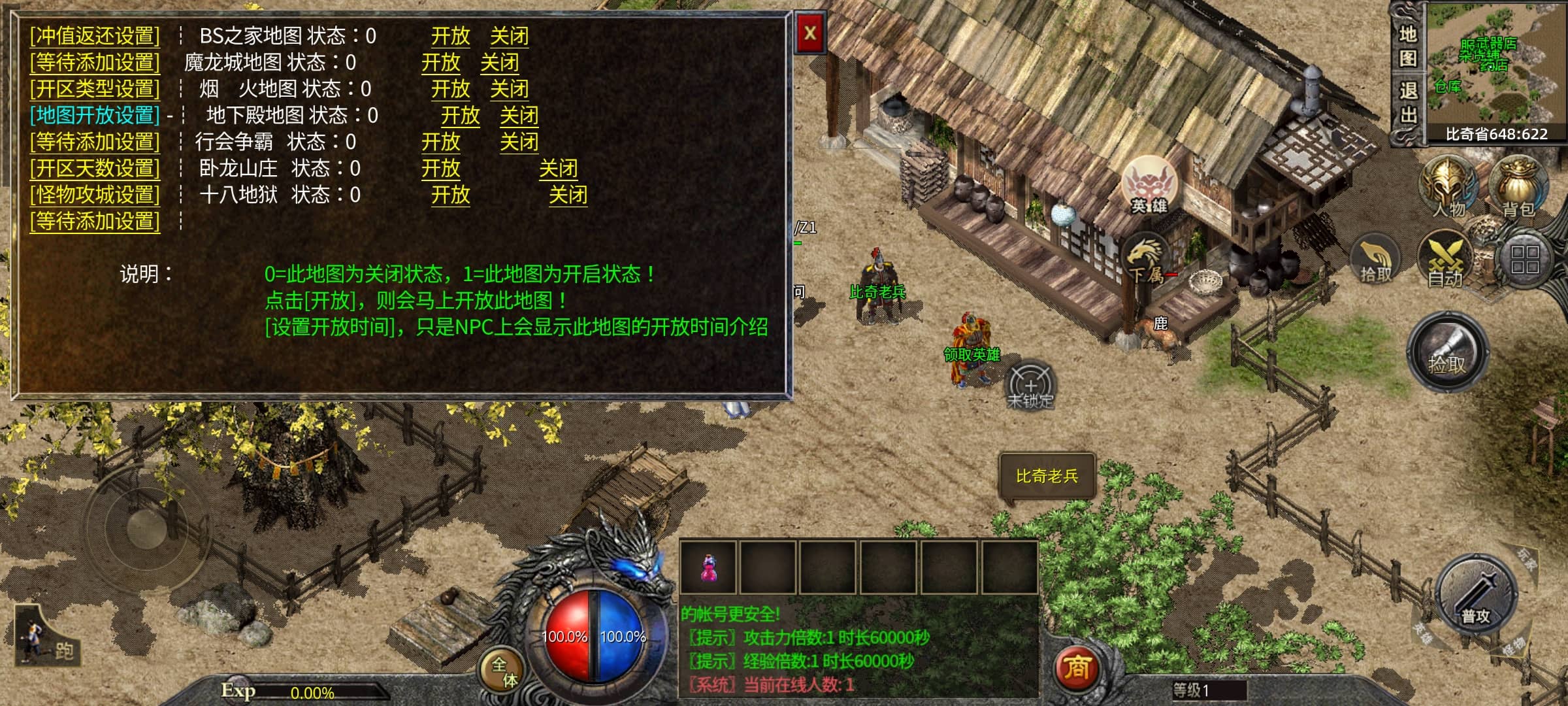This screenshot has width=1568, height=706.
Task: Click 关闭 for 行会争霸
Action: point(519,142)
